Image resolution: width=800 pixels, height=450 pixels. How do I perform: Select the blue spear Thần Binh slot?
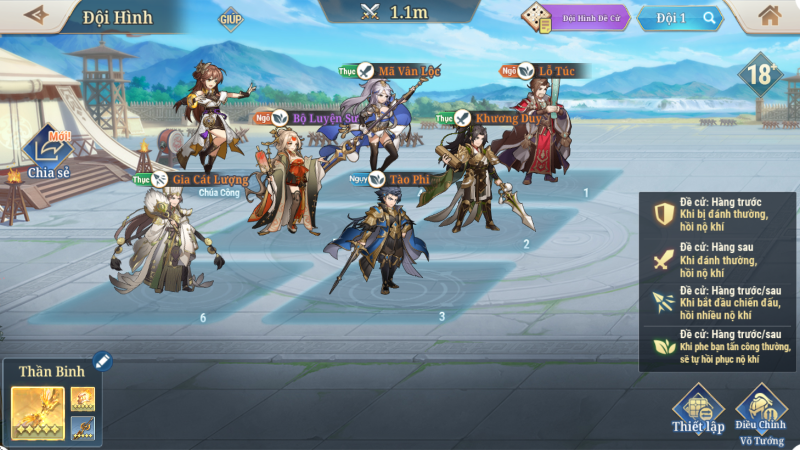tap(83, 428)
